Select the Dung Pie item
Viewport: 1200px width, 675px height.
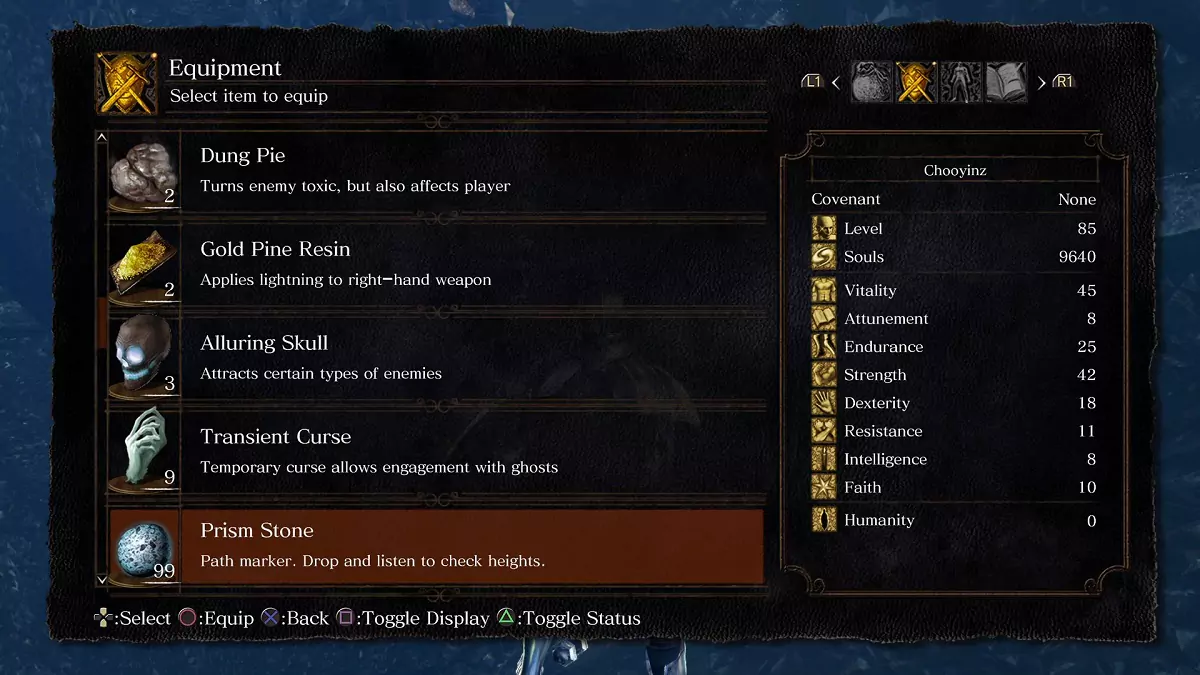[436, 171]
